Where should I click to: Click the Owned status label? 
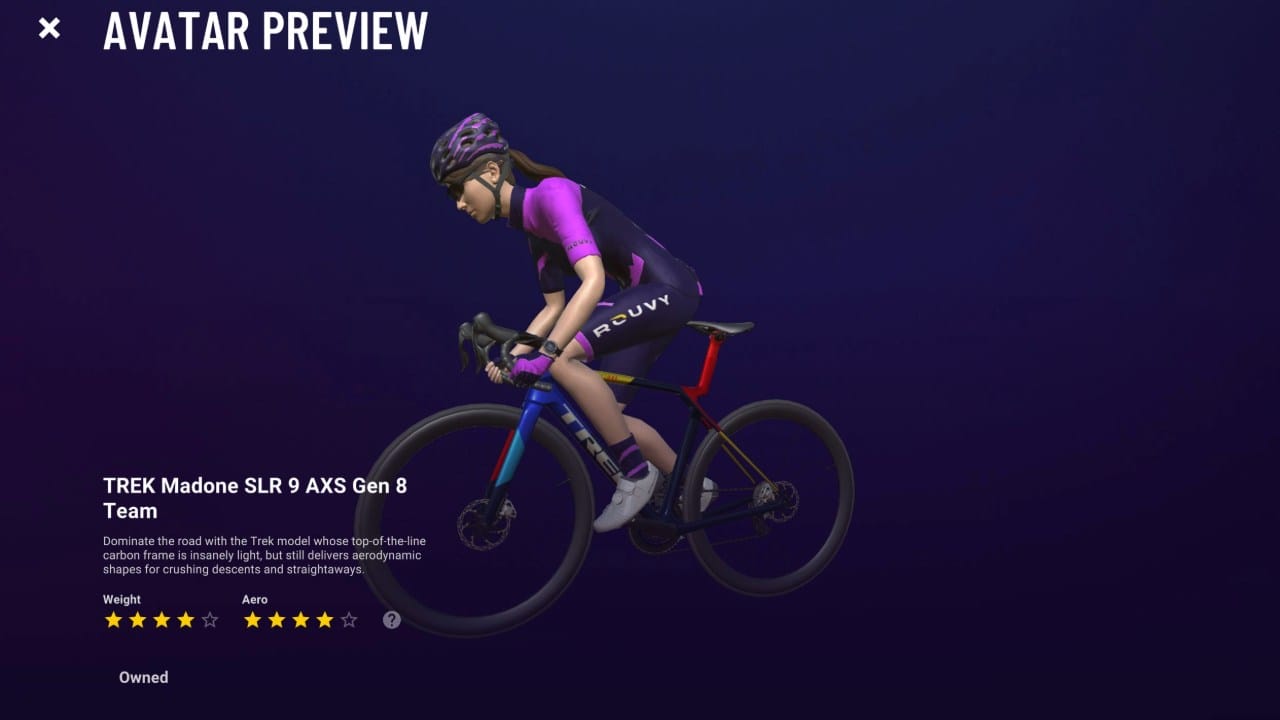[143, 677]
